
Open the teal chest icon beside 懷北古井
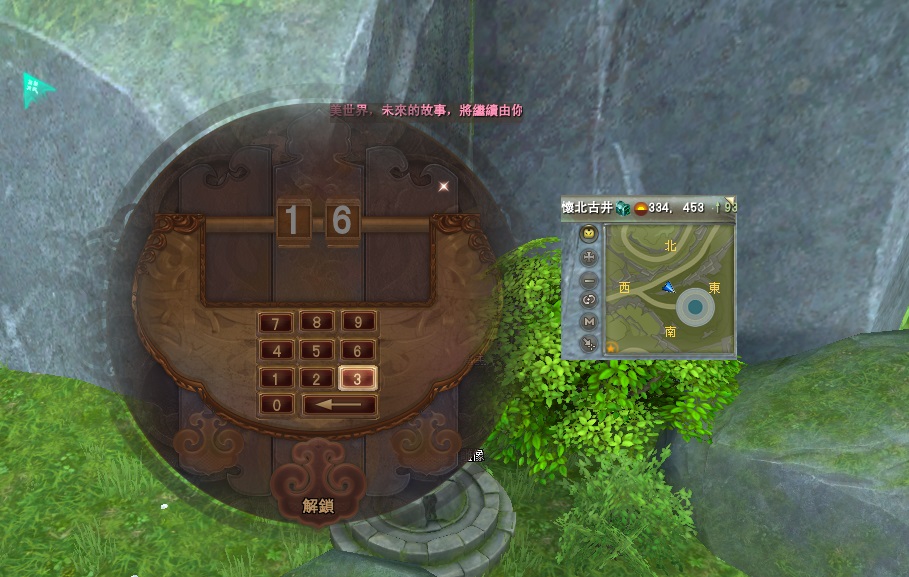coord(622,208)
